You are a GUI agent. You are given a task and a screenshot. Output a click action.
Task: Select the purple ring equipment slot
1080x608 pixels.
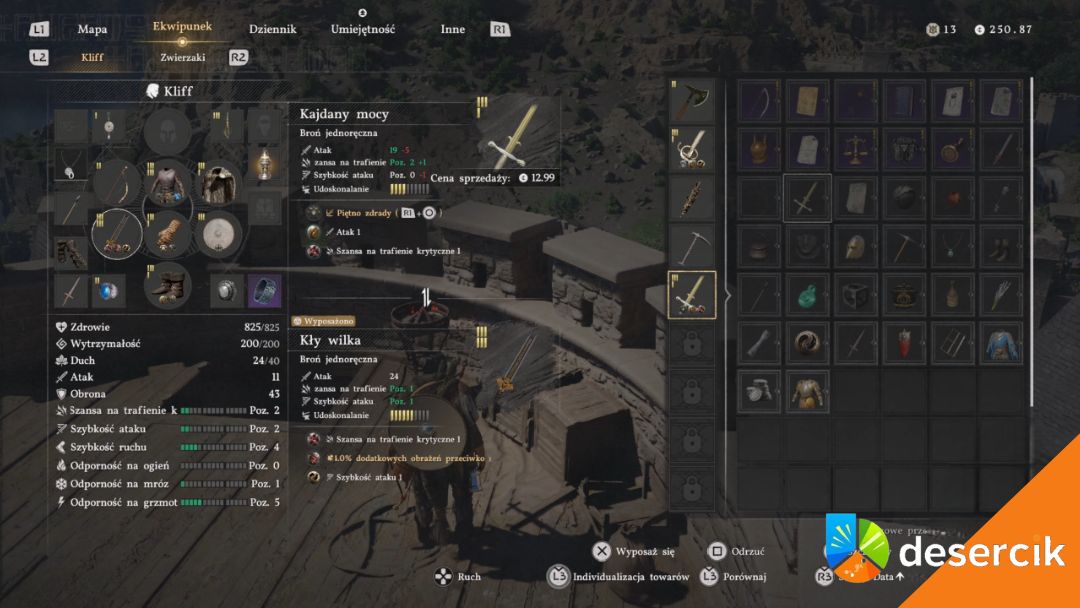264,290
